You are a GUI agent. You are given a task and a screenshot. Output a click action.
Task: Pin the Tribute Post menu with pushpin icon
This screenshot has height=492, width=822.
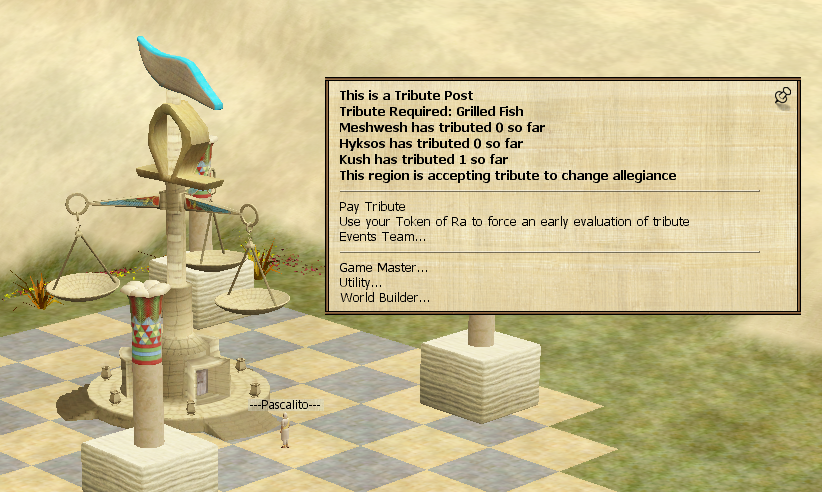783,96
